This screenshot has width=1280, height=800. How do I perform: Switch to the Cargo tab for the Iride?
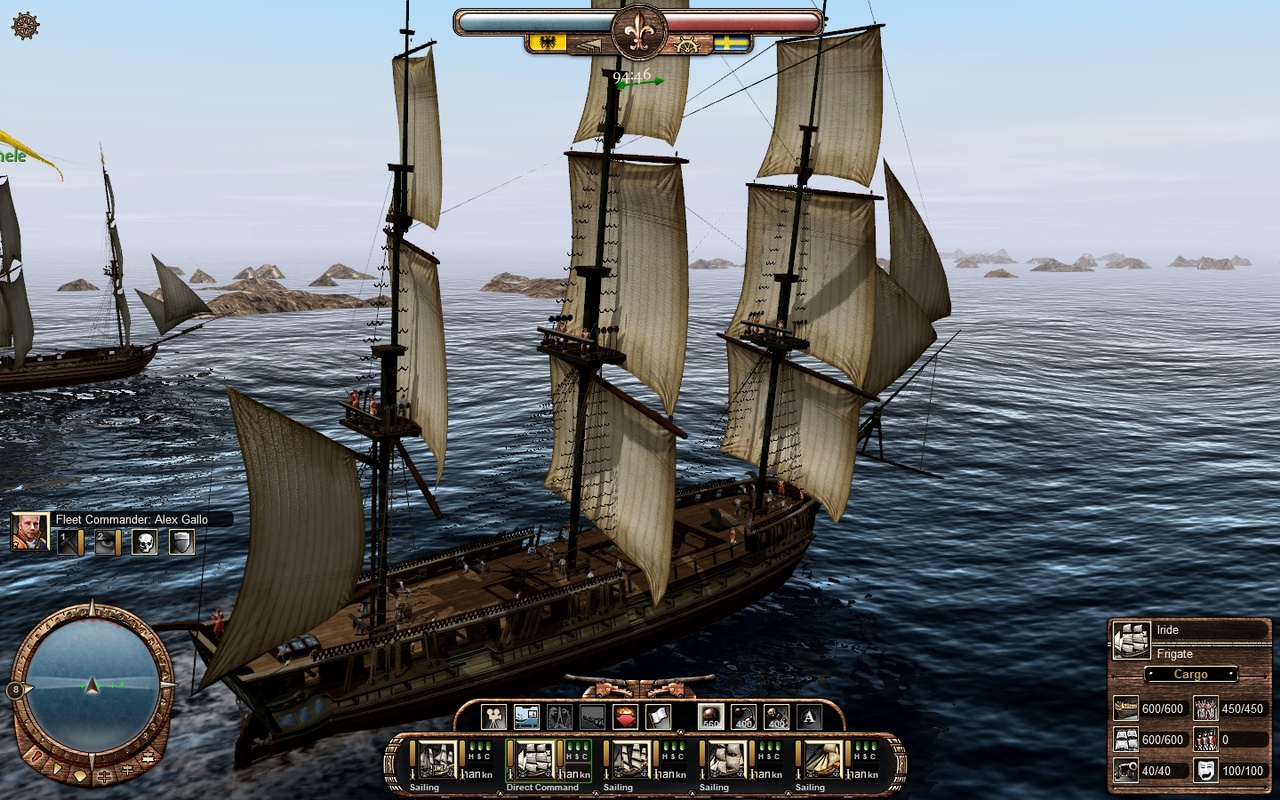1191,674
